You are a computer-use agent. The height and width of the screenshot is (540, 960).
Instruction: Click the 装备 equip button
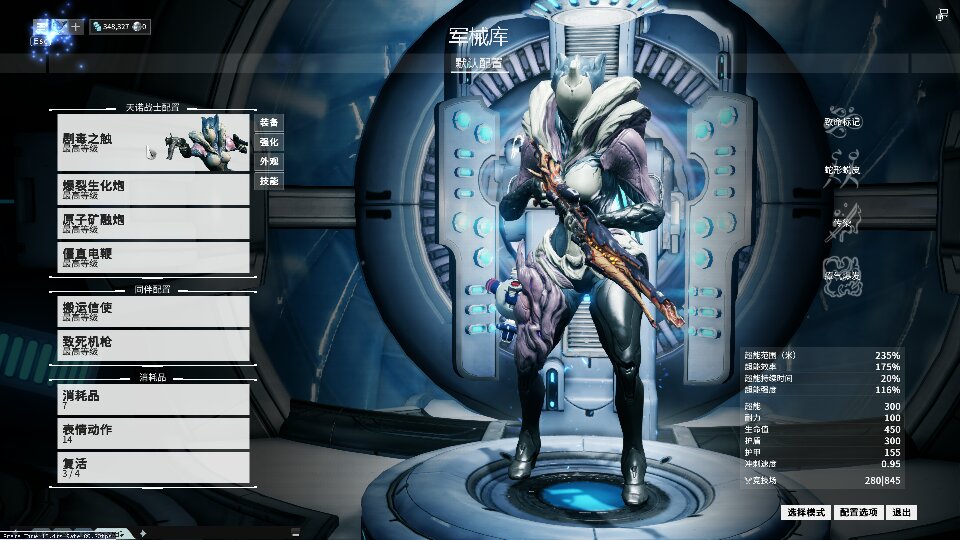tap(269, 122)
